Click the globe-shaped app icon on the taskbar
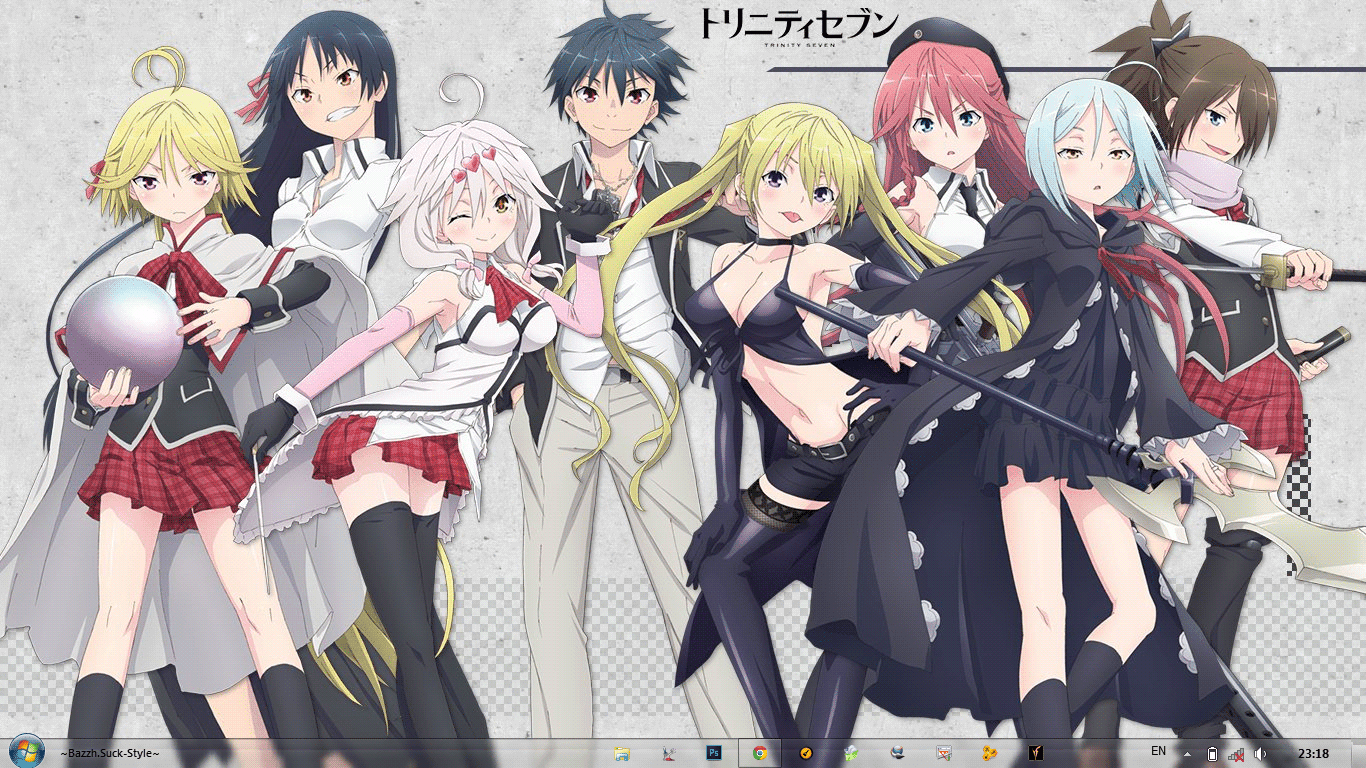This screenshot has height=768, width=1366. 898,752
